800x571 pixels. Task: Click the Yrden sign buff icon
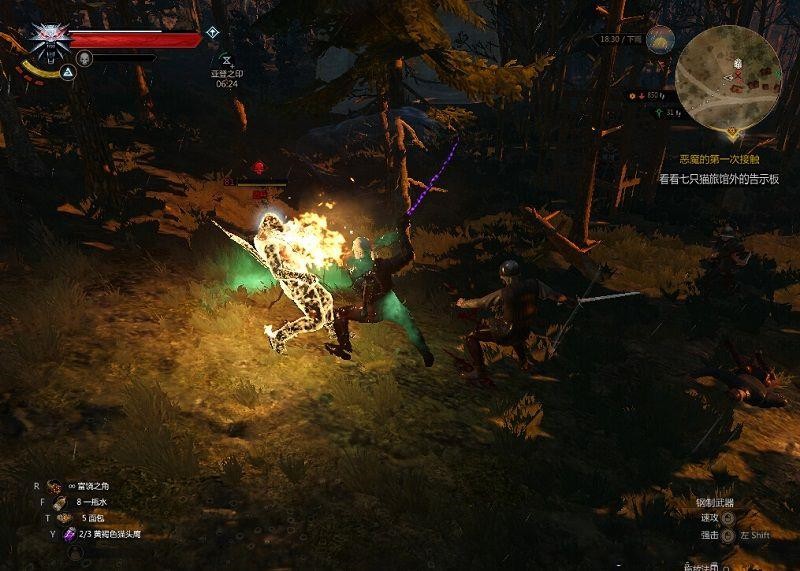click(226, 60)
